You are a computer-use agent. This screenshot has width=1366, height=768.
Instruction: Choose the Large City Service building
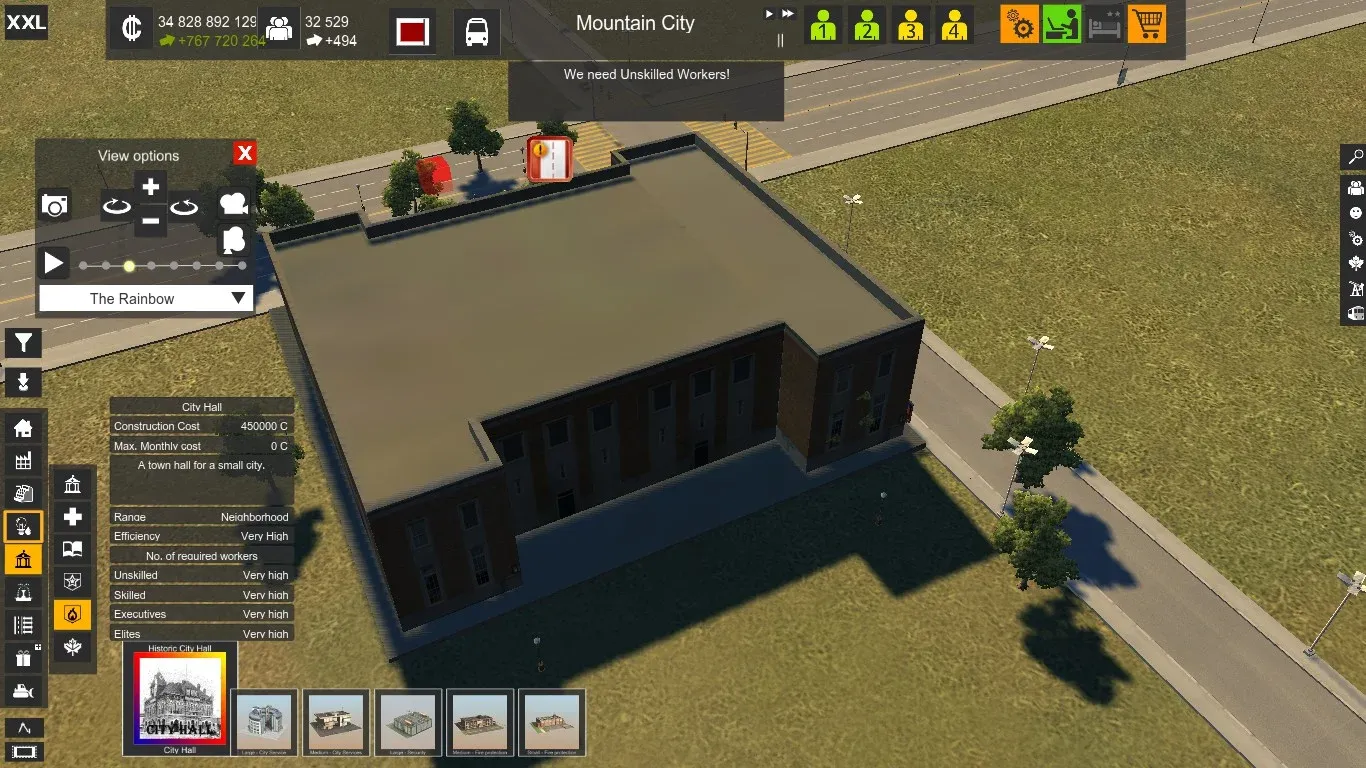(x=264, y=722)
